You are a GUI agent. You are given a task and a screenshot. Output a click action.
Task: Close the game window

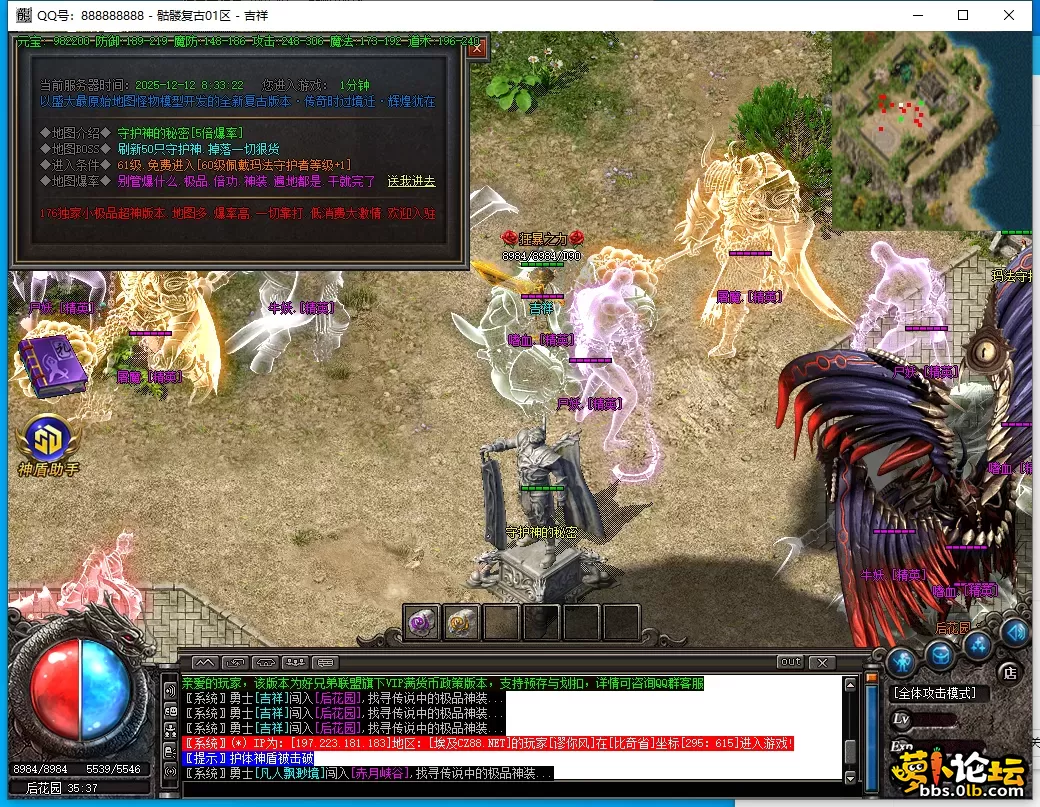click(1009, 15)
